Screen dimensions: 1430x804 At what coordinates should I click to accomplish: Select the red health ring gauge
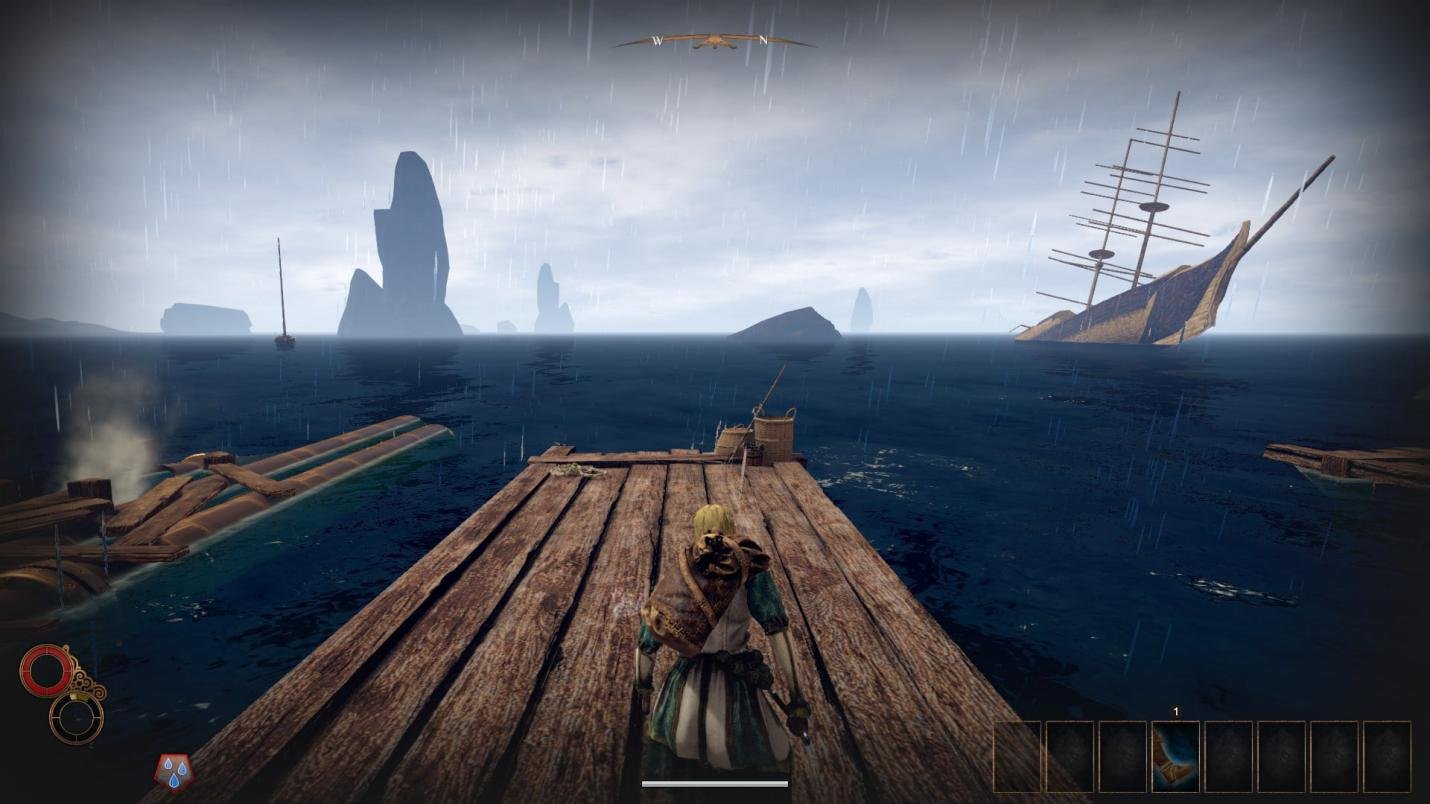[47, 669]
